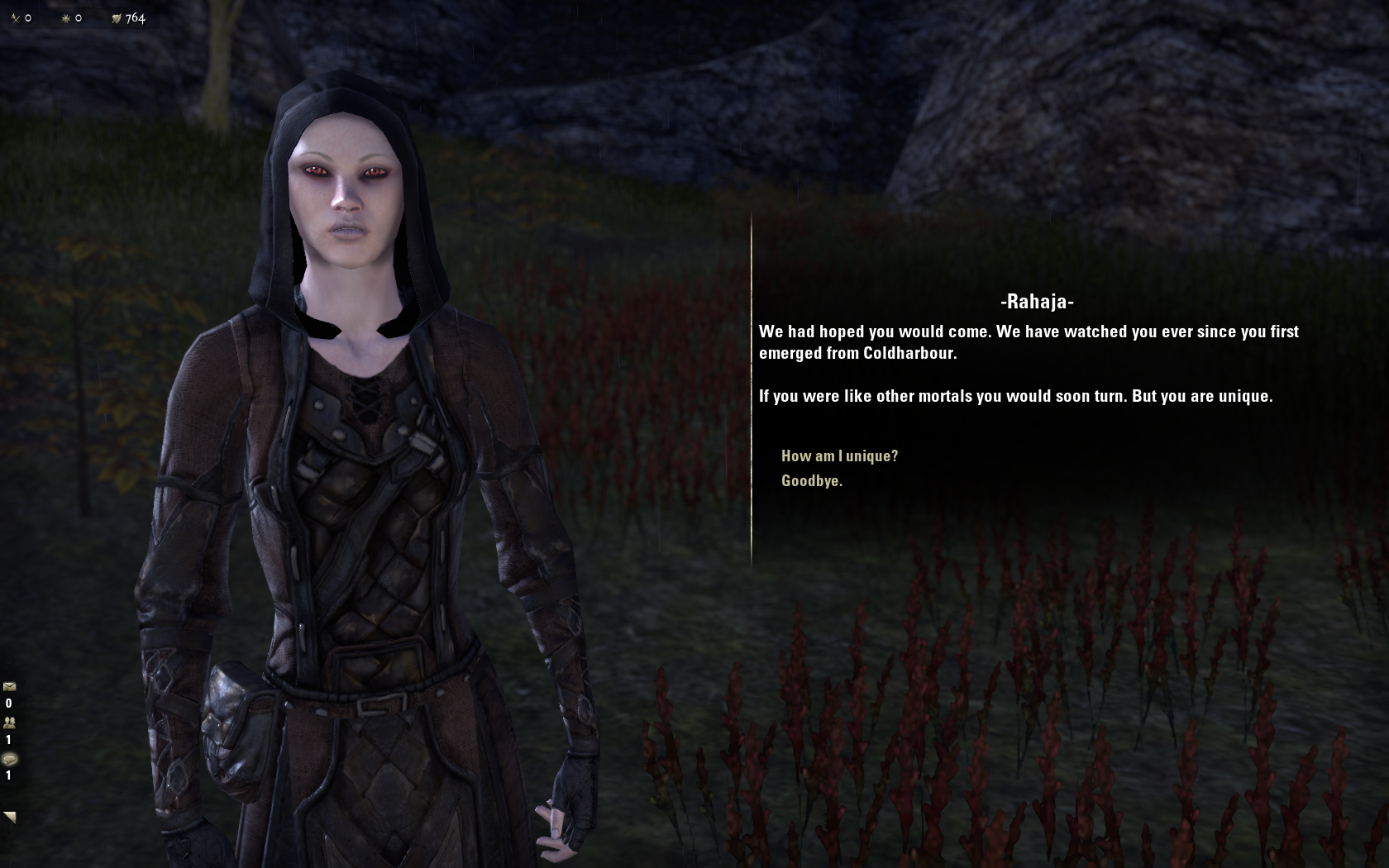Open the friends list icon
The width and height of the screenshot is (1389, 868).
click(9, 723)
